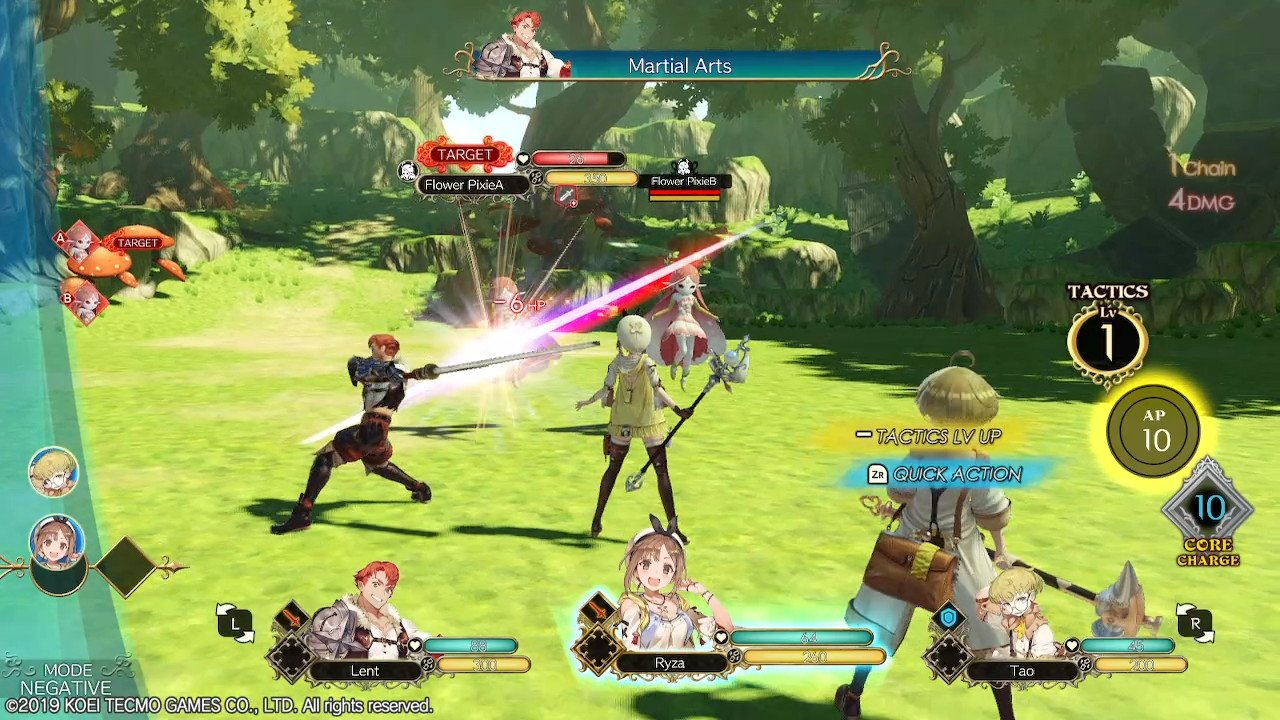Select Tao's round turn-order portrait
The height and width of the screenshot is (720, 1280).
[53, 472]
